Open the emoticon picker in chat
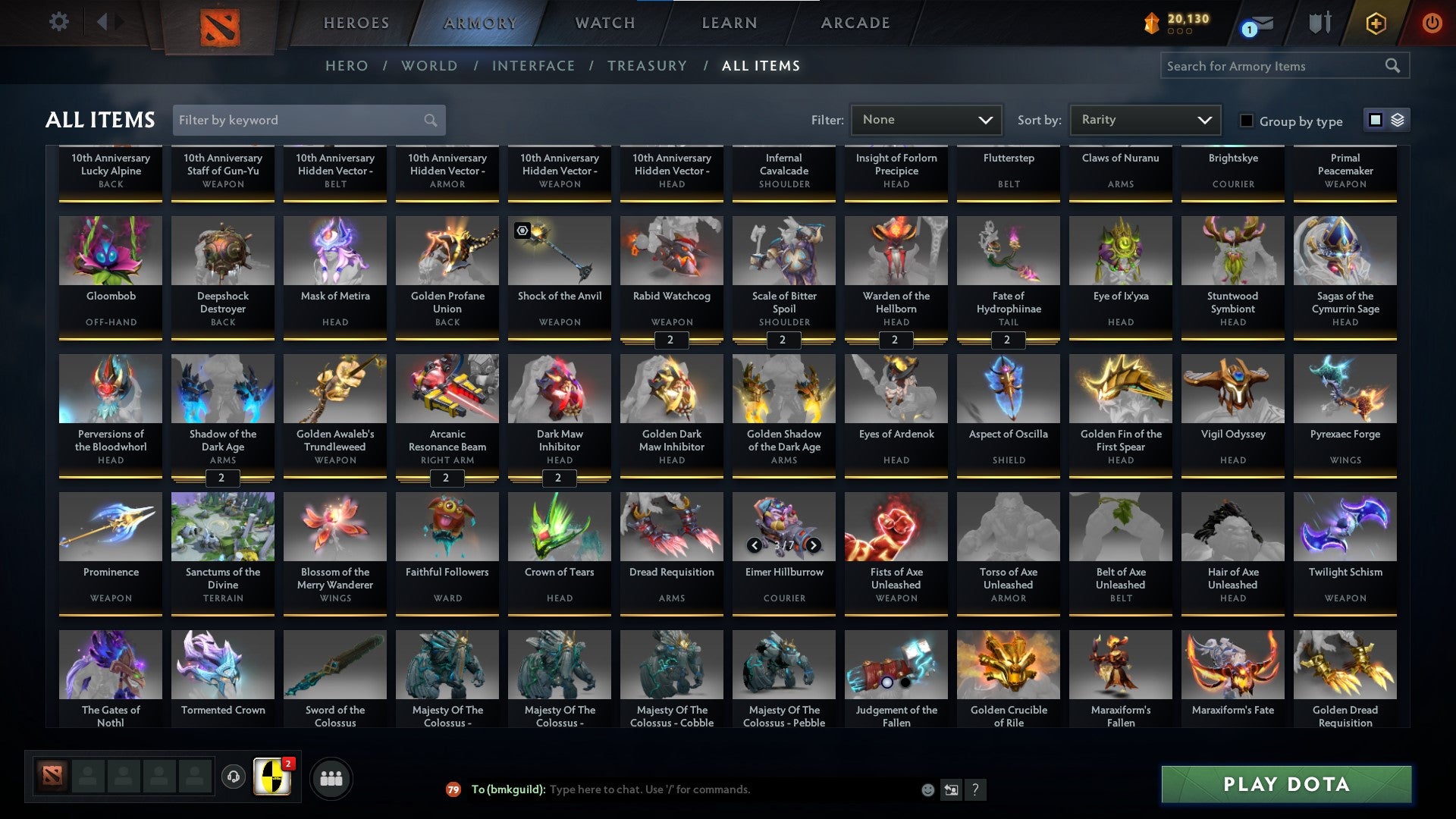This screenshot has width=1456, height=819. [x=927, y=789]
